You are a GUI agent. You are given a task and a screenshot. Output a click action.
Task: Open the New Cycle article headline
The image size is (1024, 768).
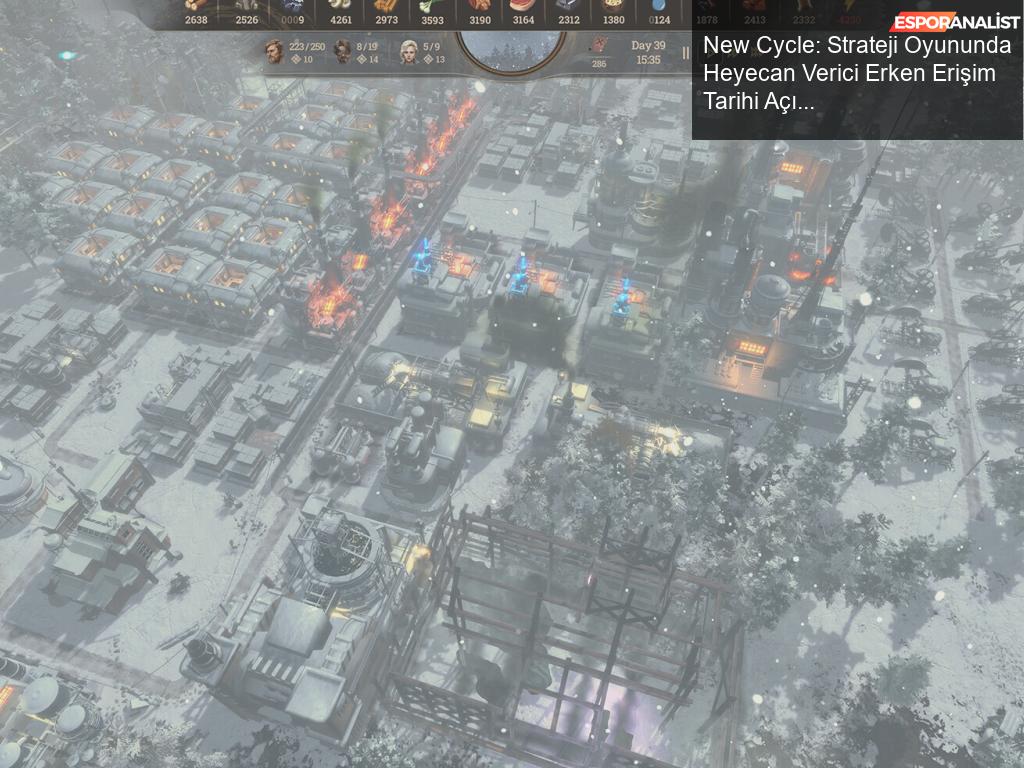[x=857, y=73]
